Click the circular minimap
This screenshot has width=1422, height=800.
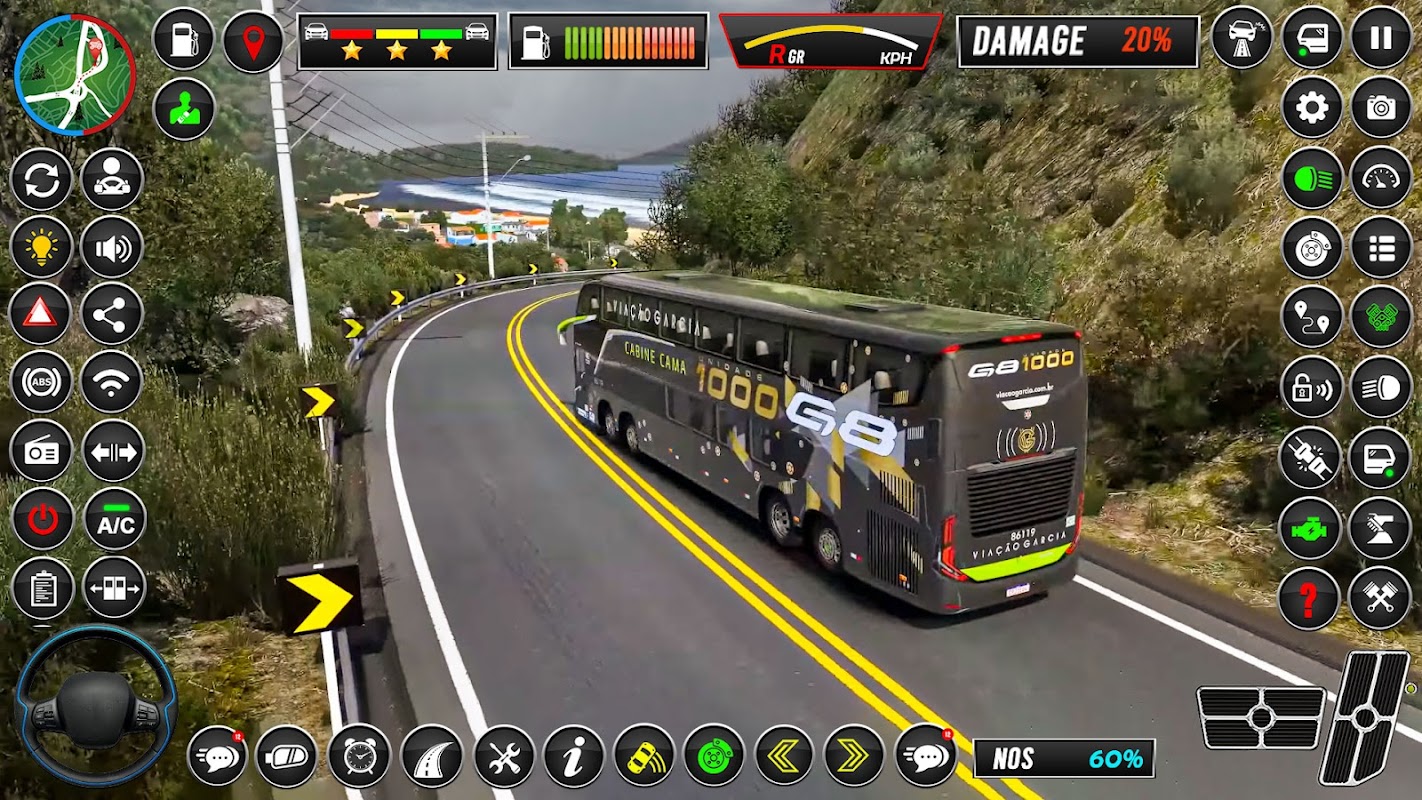75,75
